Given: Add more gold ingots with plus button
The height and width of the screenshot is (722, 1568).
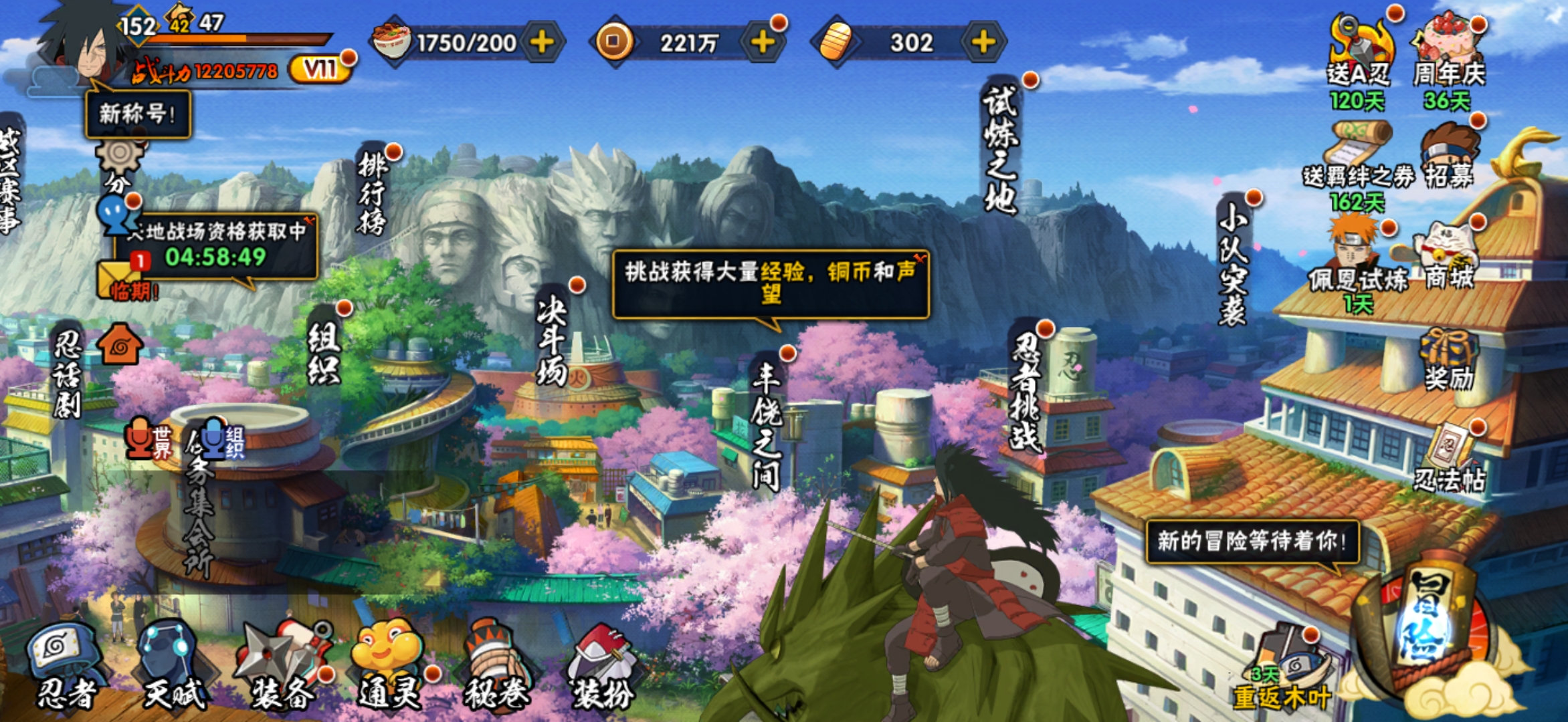Looking at the screenshot, I should [x=983, y=43].
